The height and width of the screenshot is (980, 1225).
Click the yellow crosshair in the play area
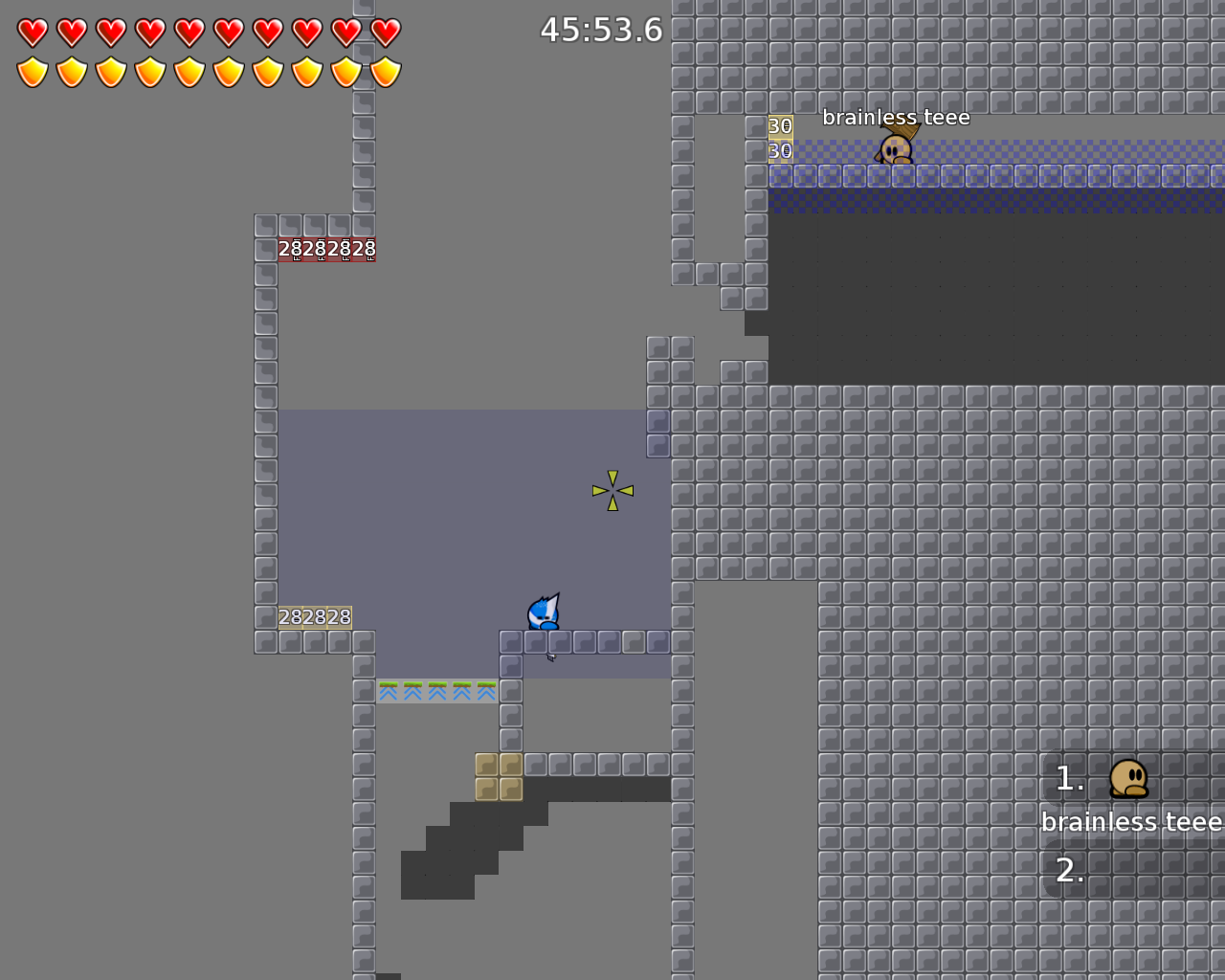pos(611,489)
